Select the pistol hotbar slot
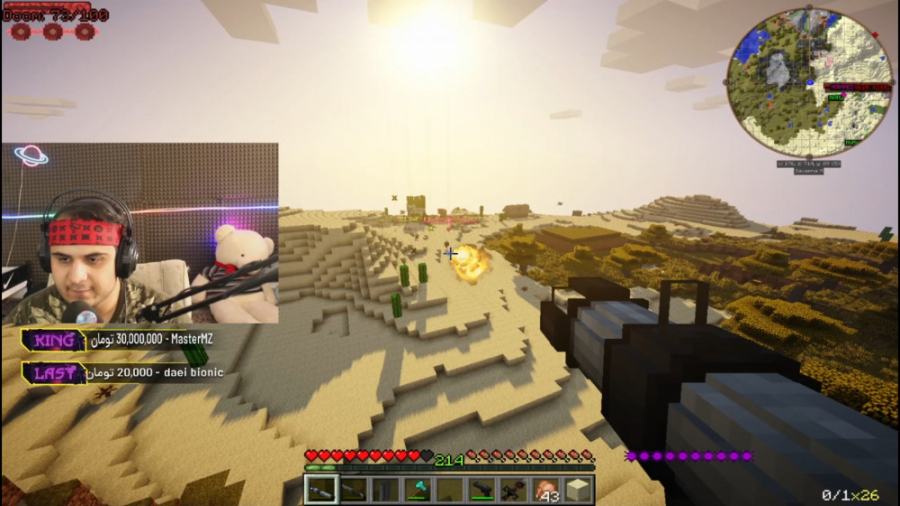Screen dimensions: 900x506 (482, 490)
